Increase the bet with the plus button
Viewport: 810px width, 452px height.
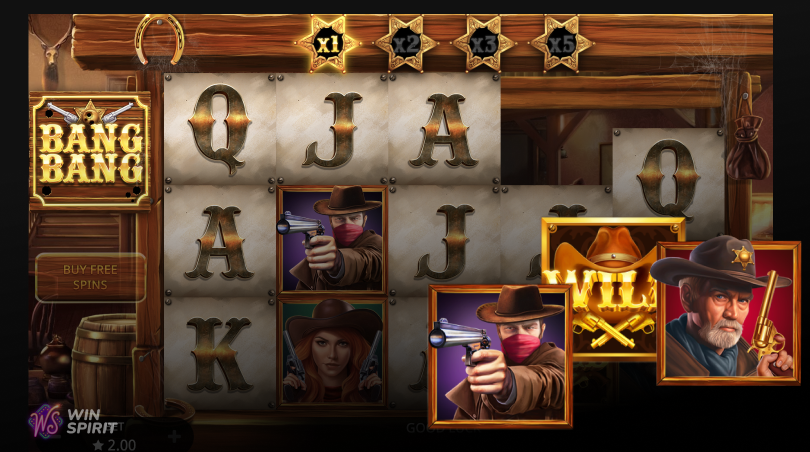[x=174, y=436]
